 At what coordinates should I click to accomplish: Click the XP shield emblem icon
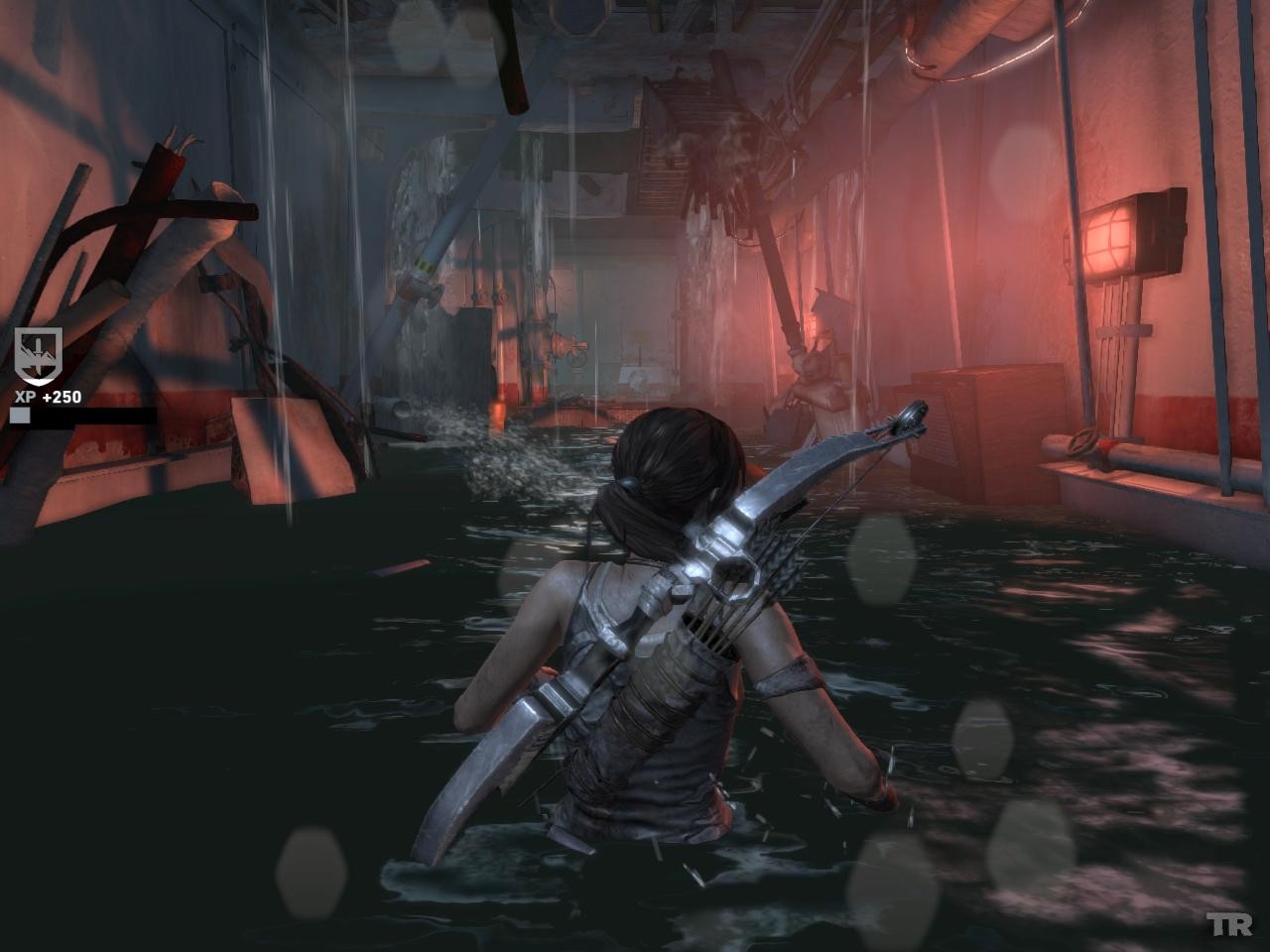(39, 356)
